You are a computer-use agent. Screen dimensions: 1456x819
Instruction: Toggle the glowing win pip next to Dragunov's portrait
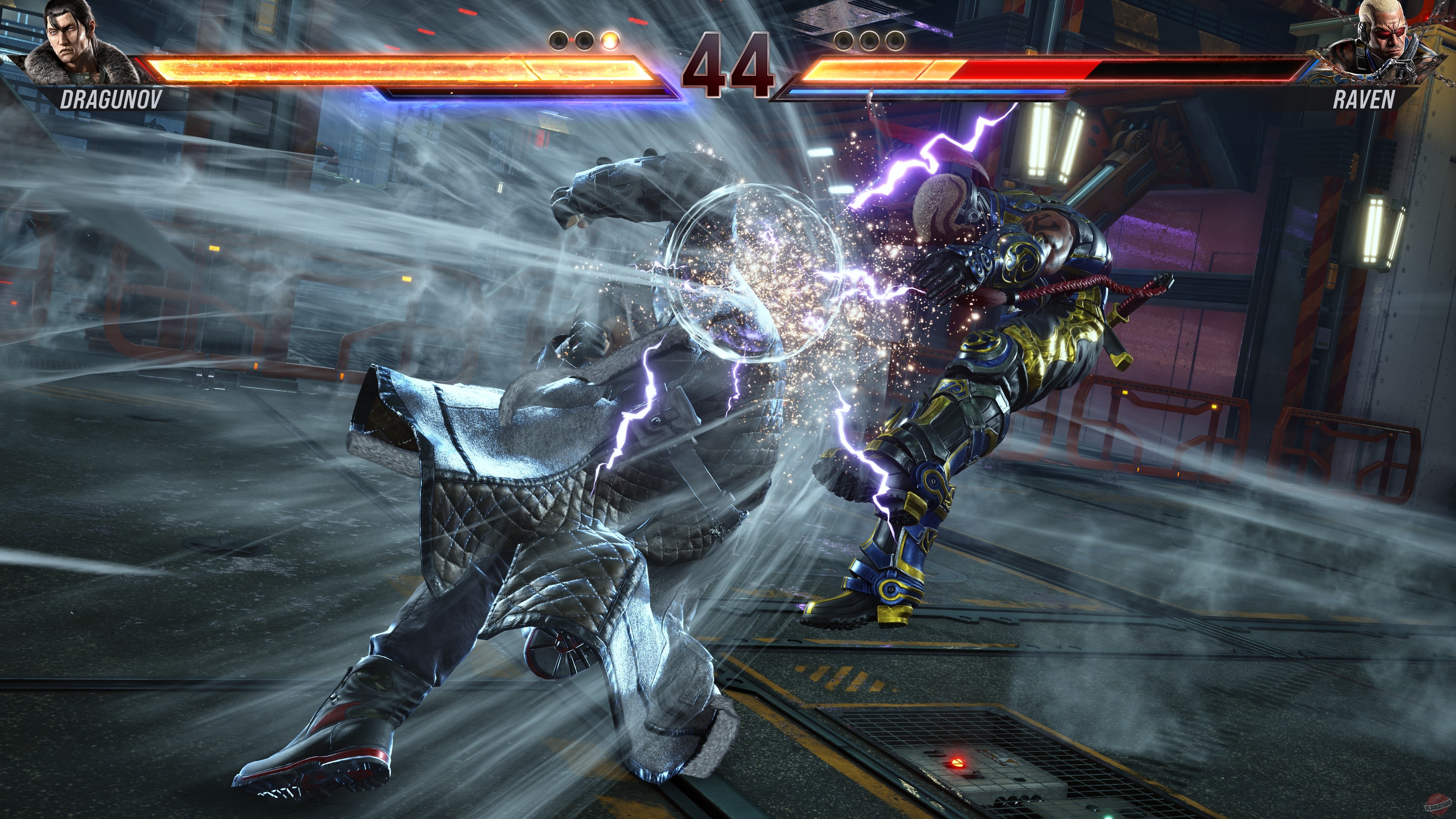point(611,41)
